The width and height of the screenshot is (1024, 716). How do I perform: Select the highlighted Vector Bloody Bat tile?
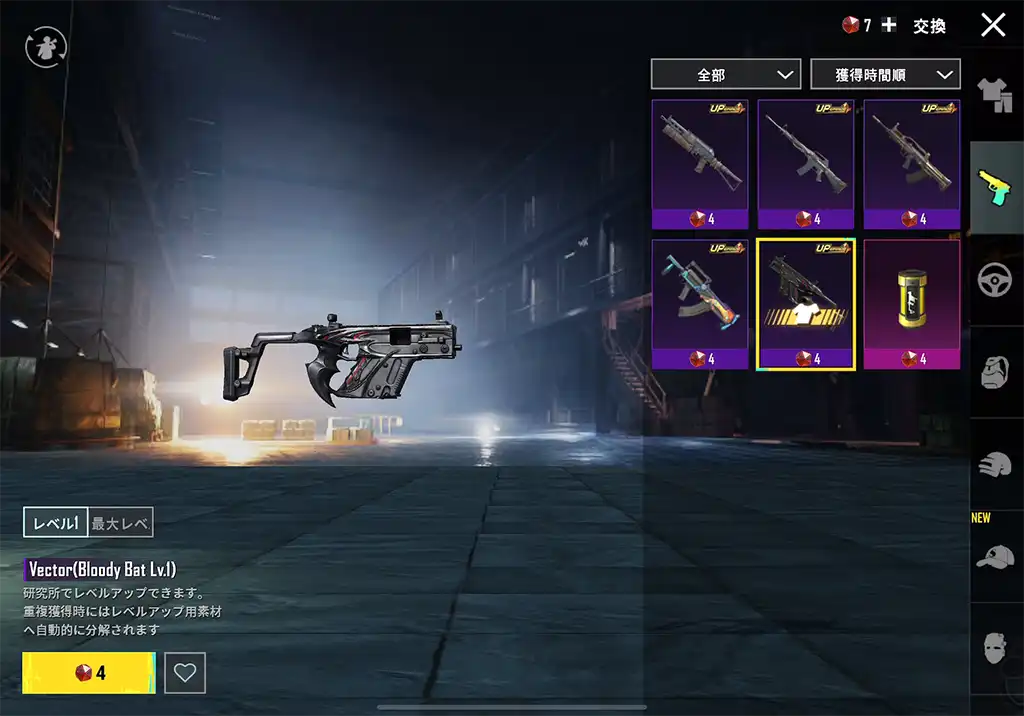click(805, 304)
